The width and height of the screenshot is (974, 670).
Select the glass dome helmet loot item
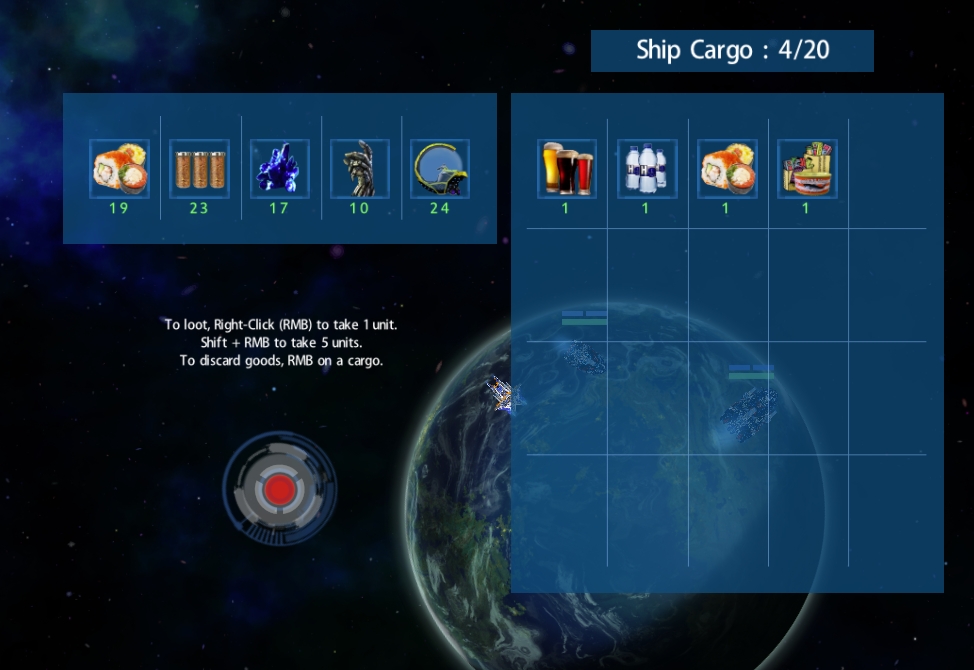click(x=439, y=169)
